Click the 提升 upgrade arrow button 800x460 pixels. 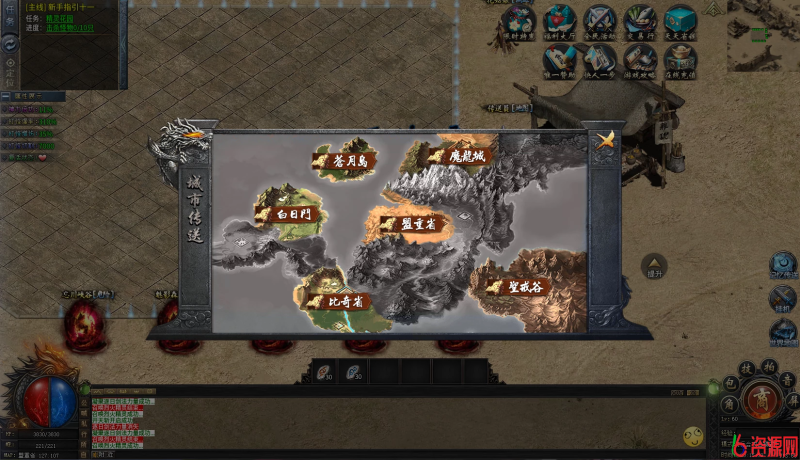click(x=655, y=264)
